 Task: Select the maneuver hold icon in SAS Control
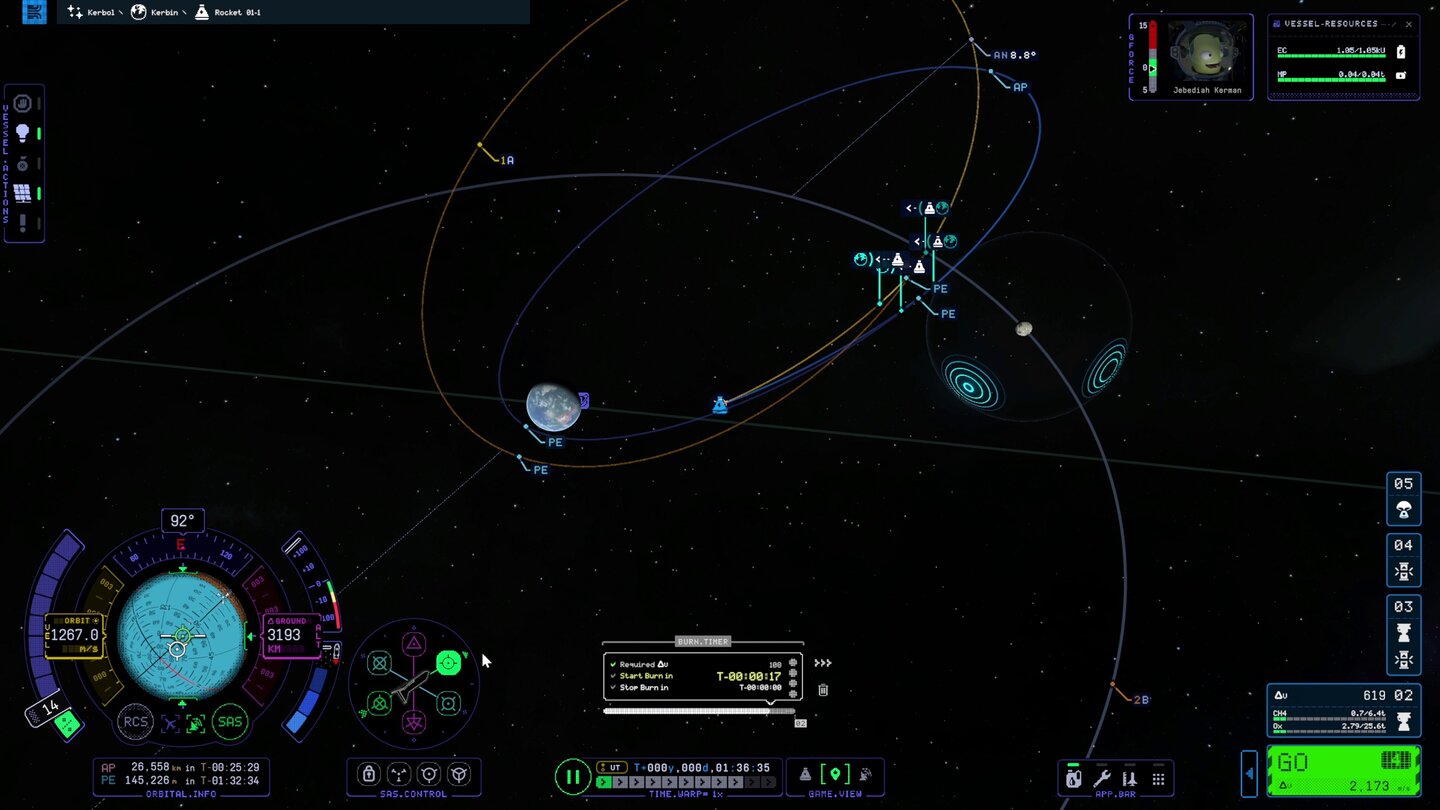(x=448, y=660)
